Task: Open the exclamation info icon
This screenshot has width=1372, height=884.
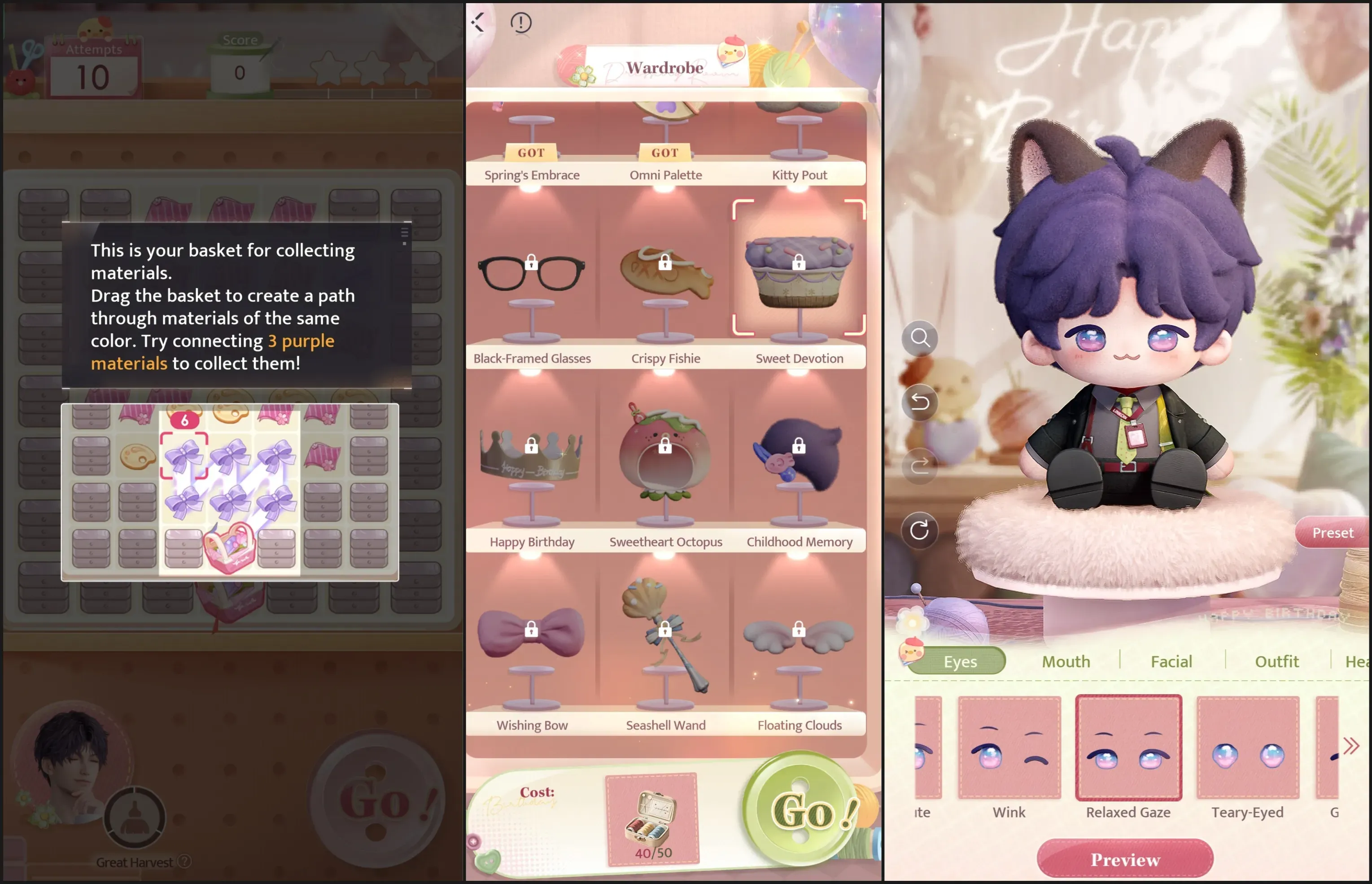Action: (521, 23)
